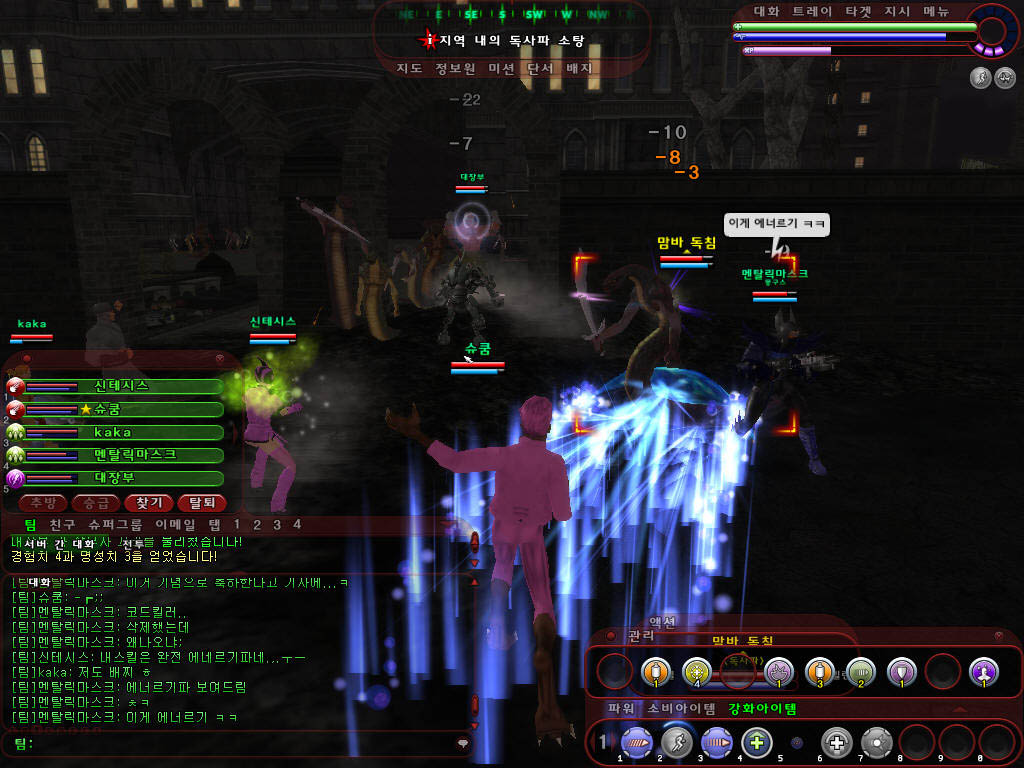Activate the green cross heal power
The width and height of the screenshot is (1024, 768).
756,743
